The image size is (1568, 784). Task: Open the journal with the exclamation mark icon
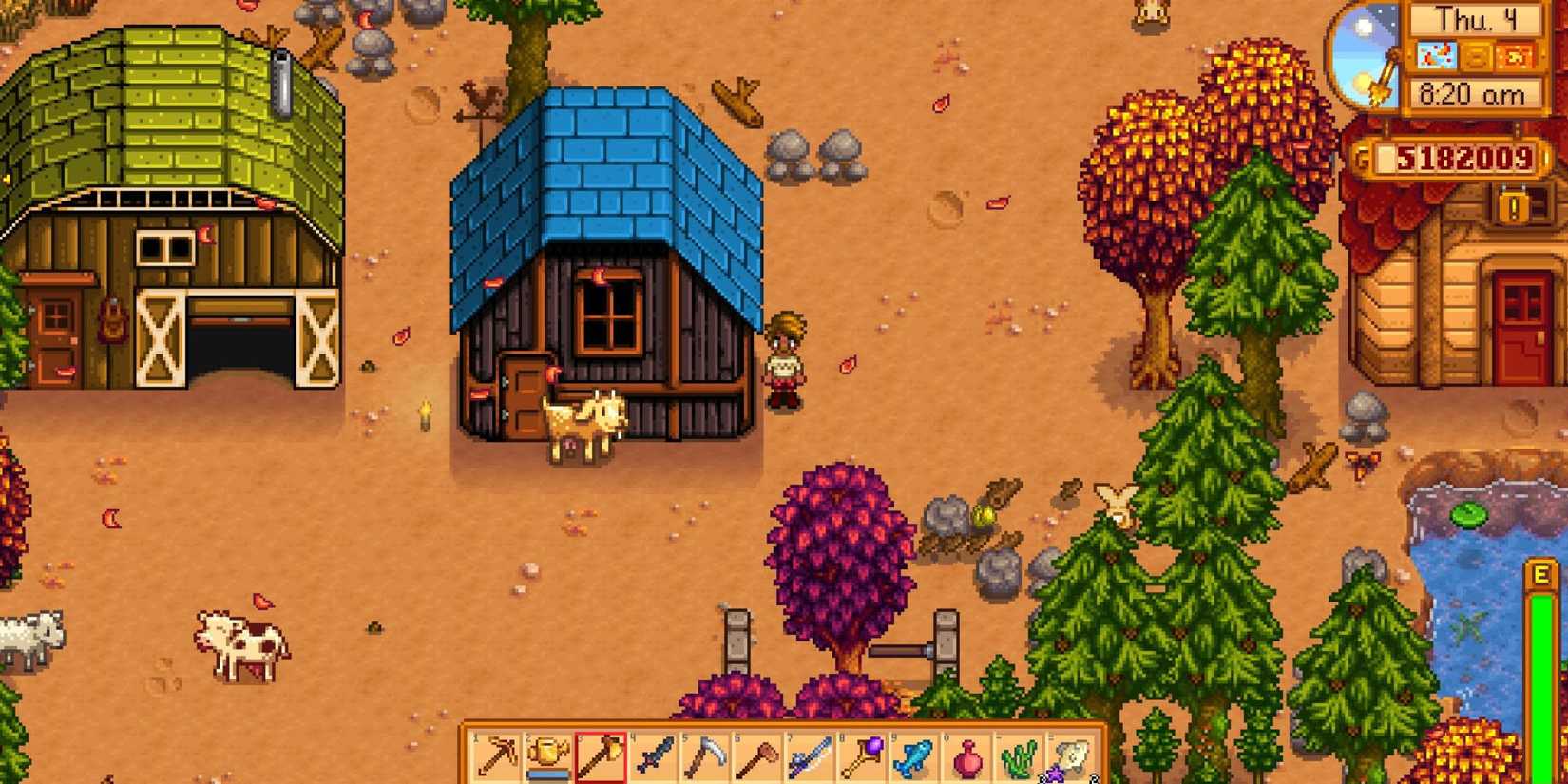1512,206
